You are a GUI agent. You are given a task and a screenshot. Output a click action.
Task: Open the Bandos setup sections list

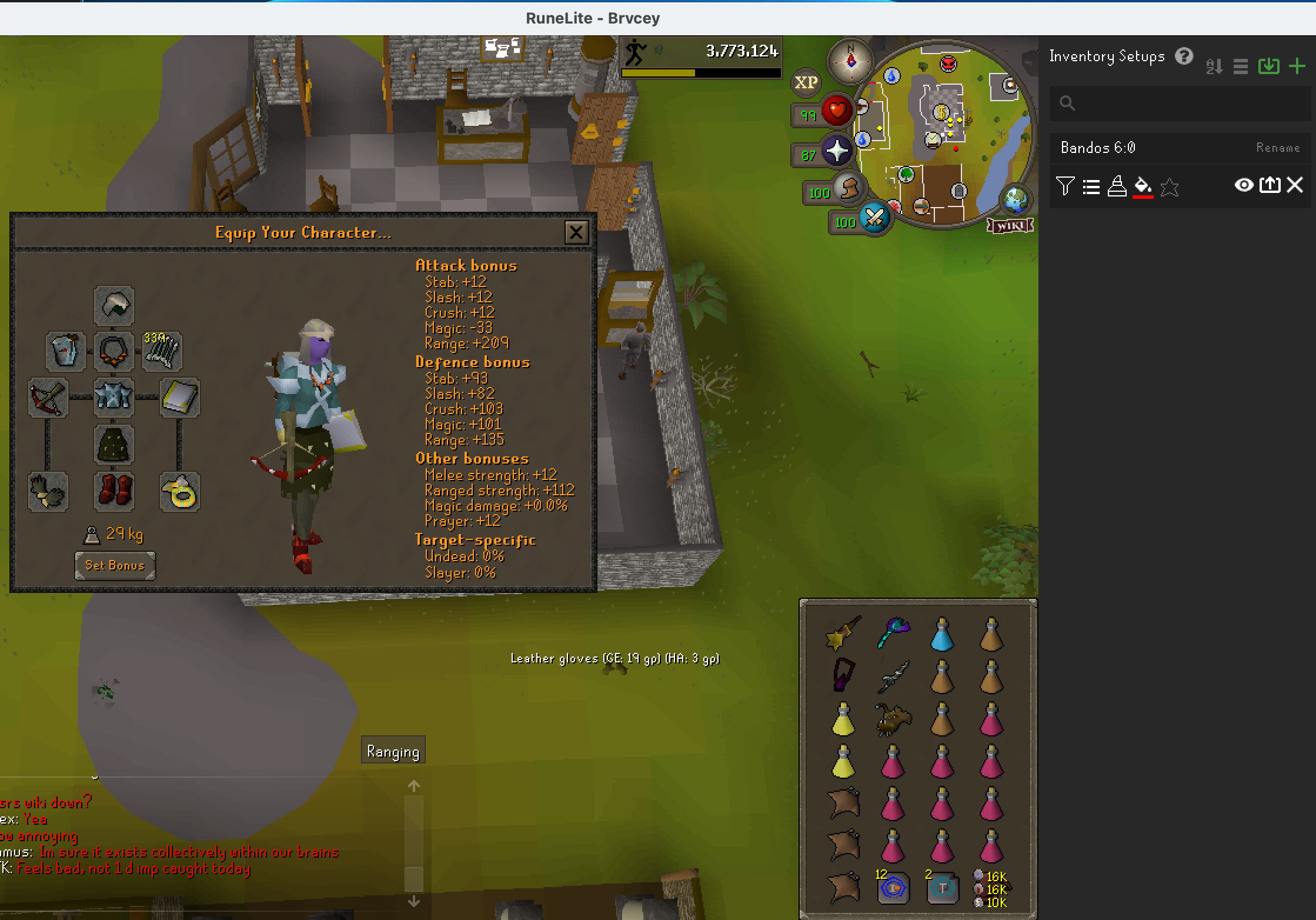(1091, 185)
